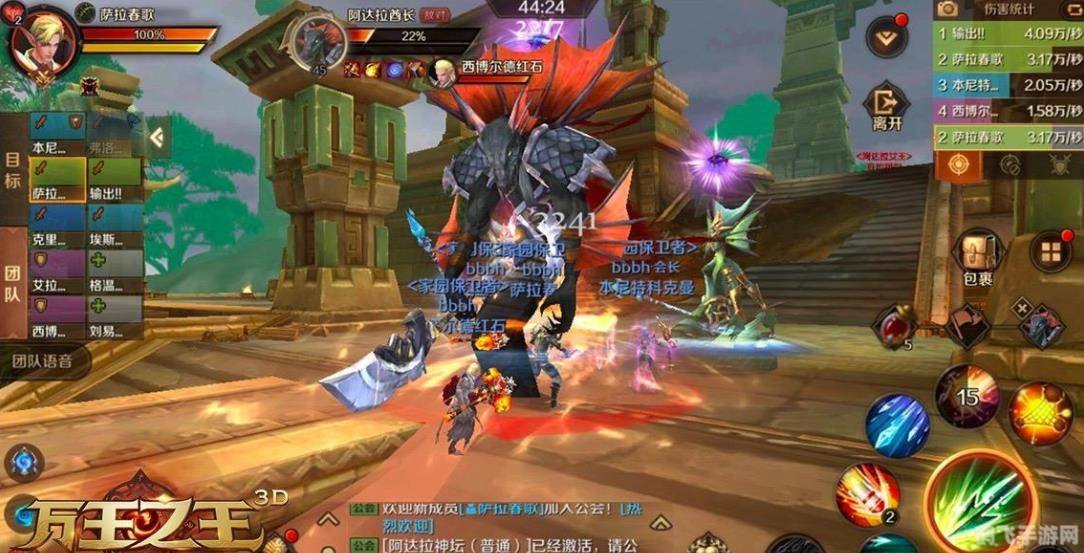Use the red health potion

tap(893, 327)
